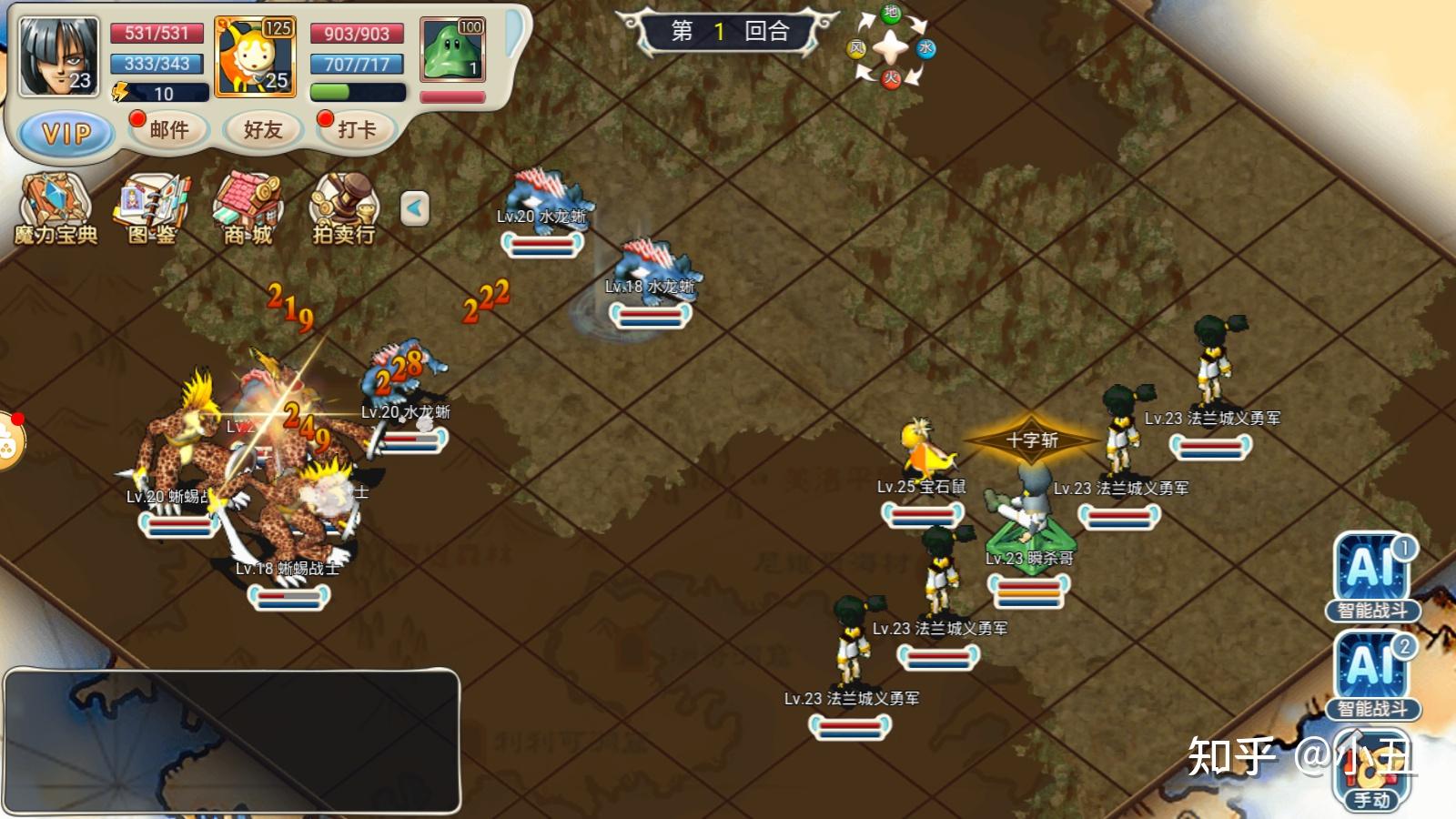This screenshot has width=1456, height=819.
Task: Tap the 打卡 check-in button
Action: [x=356, y=130]
